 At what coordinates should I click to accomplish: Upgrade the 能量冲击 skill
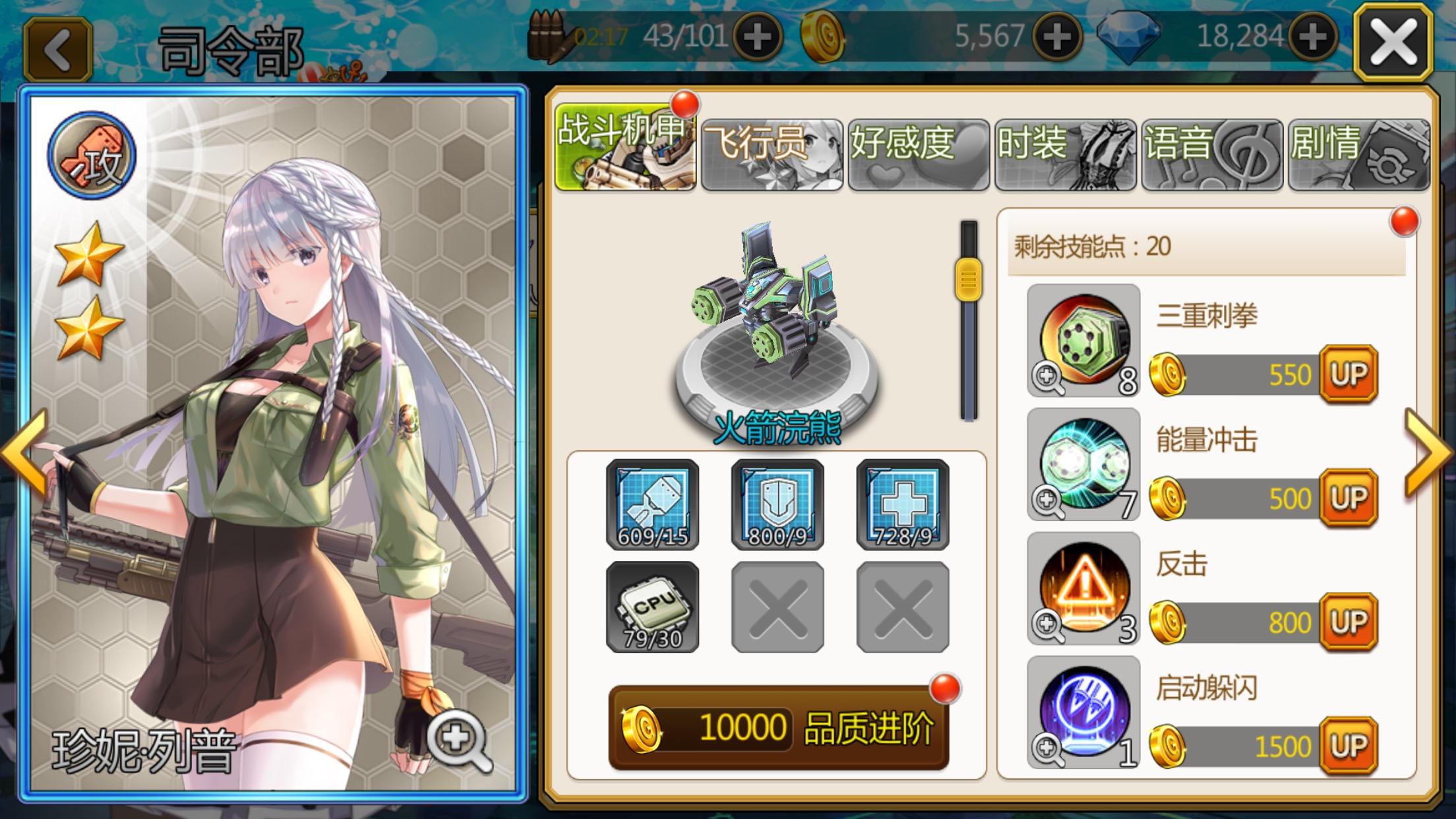click(1349, 499)
